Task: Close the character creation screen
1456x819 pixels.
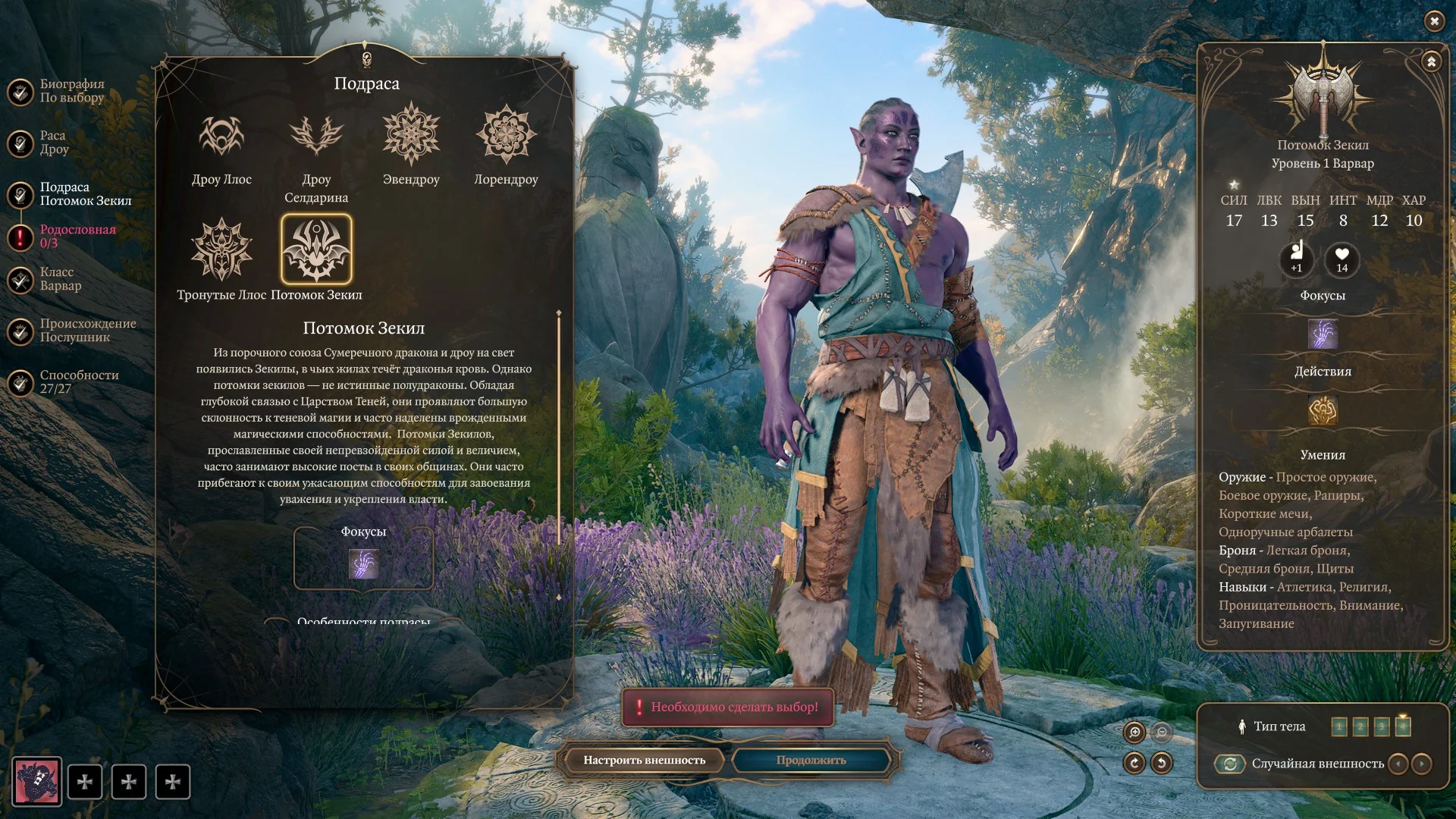Action: coord(1434,21)
